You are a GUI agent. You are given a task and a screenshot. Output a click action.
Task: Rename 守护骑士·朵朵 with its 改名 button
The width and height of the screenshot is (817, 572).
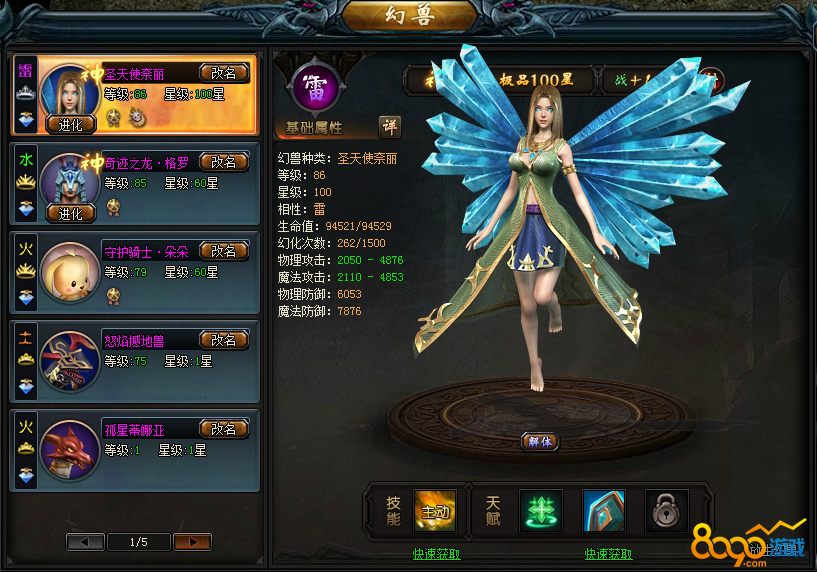224,251
